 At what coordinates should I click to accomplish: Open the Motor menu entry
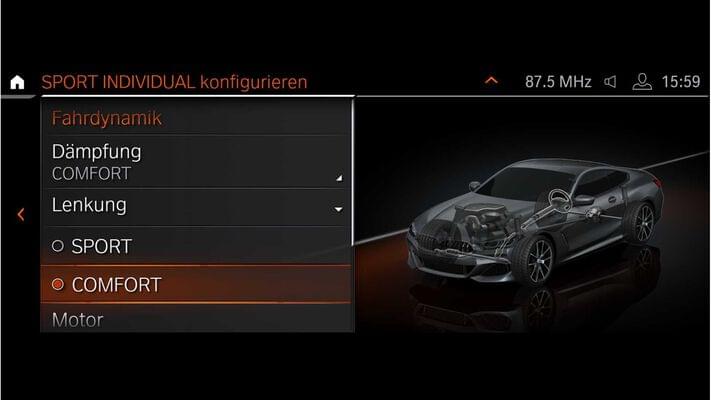pyautogui.click(x=197, y=320)
